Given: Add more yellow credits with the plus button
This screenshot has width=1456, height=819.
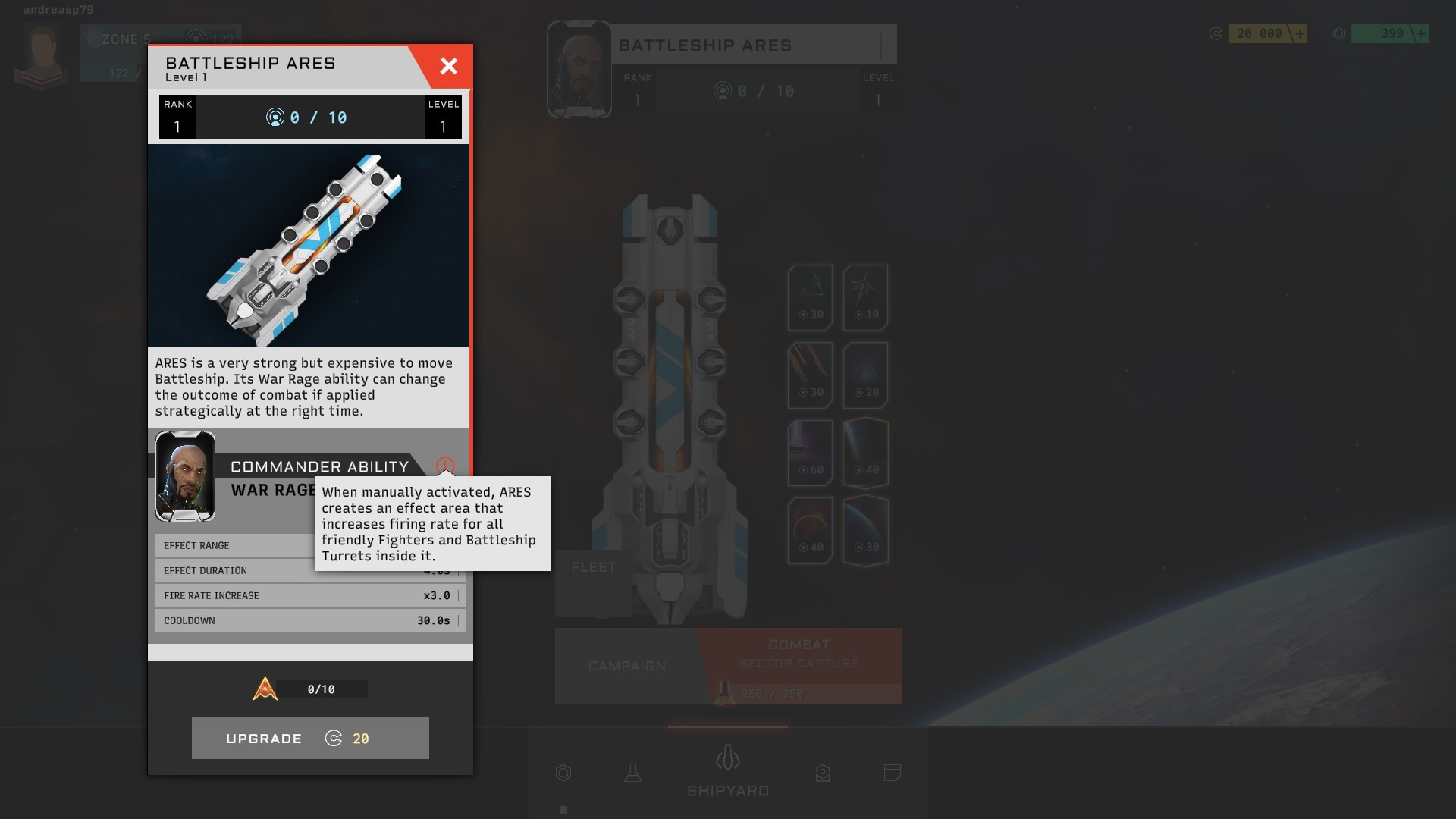Looking at the screenshot, I should pos(1300,33).
